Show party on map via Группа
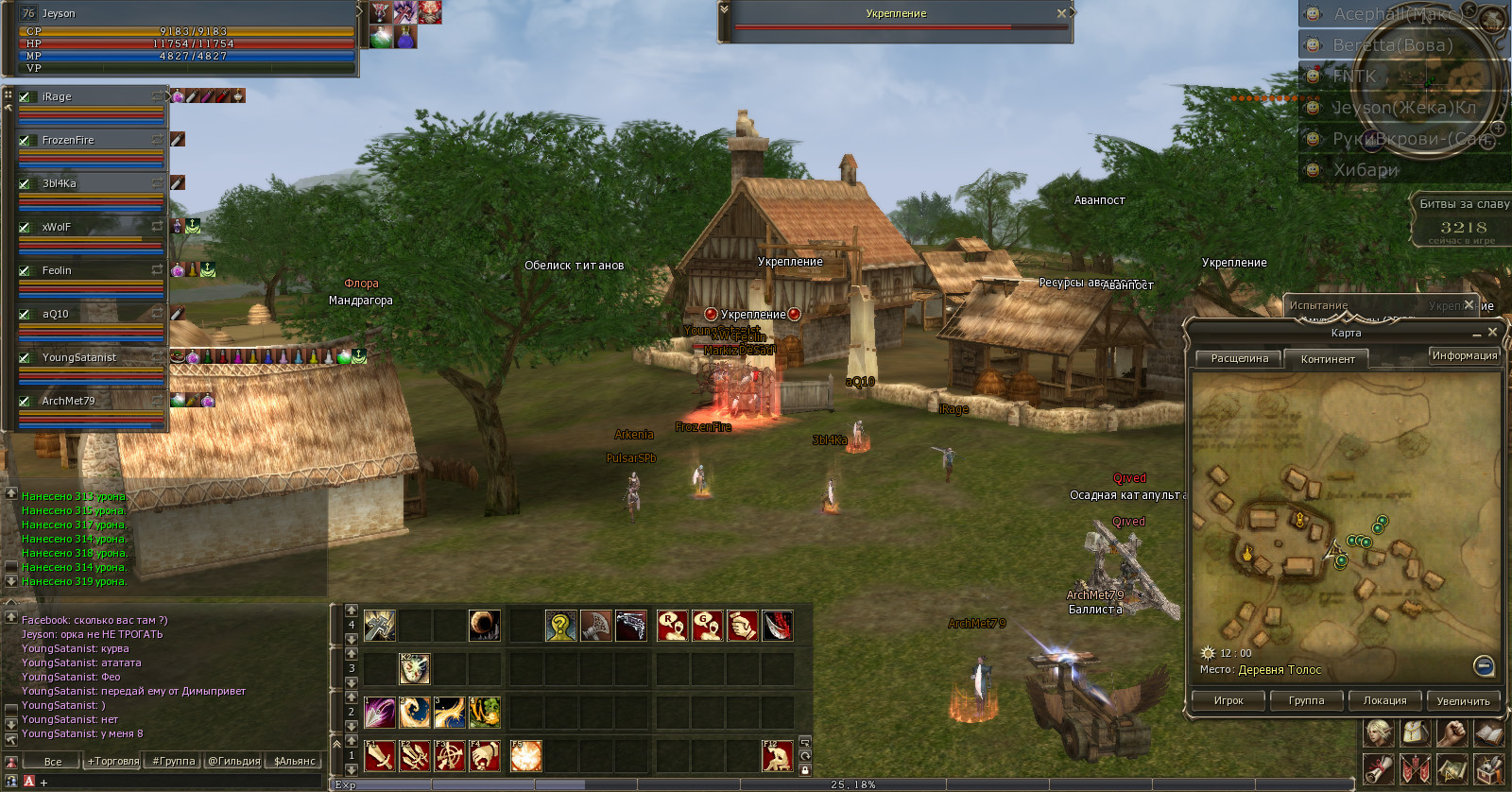Screen dimensions: 1512x792 1306,701
